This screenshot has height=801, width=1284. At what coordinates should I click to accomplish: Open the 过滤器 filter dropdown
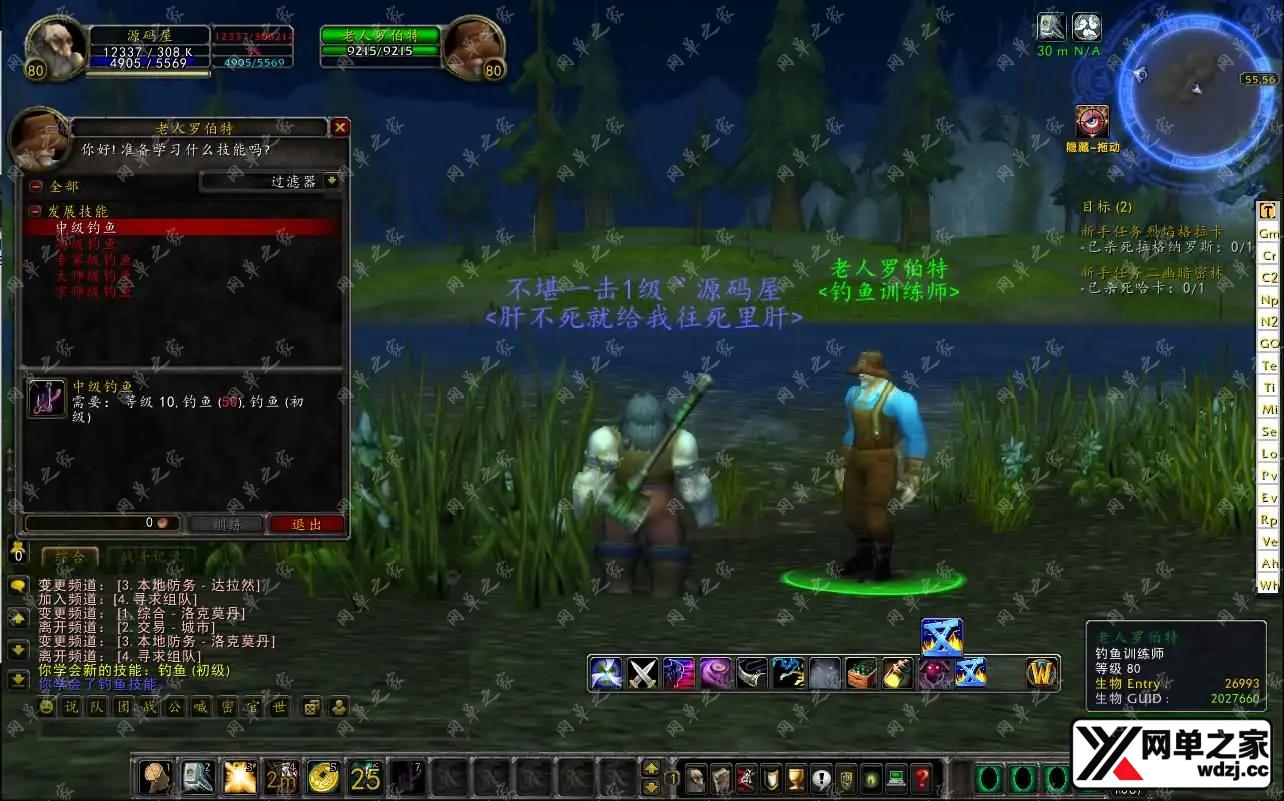(x=270, y=181)
